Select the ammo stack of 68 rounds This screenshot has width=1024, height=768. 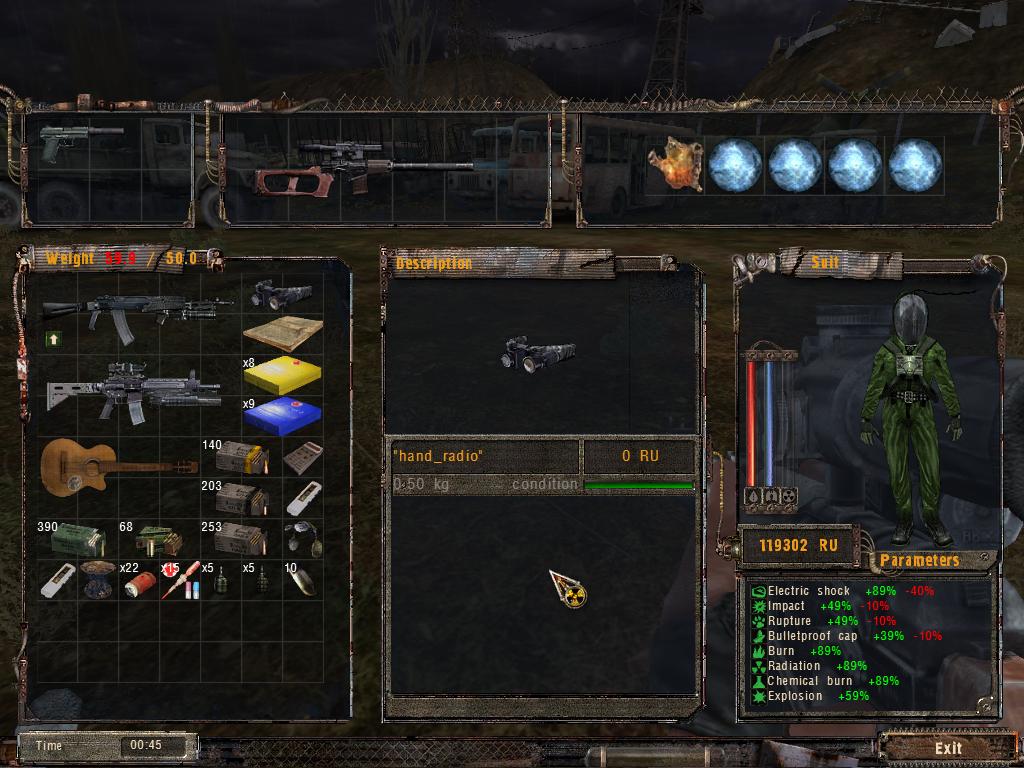(159, 540)
